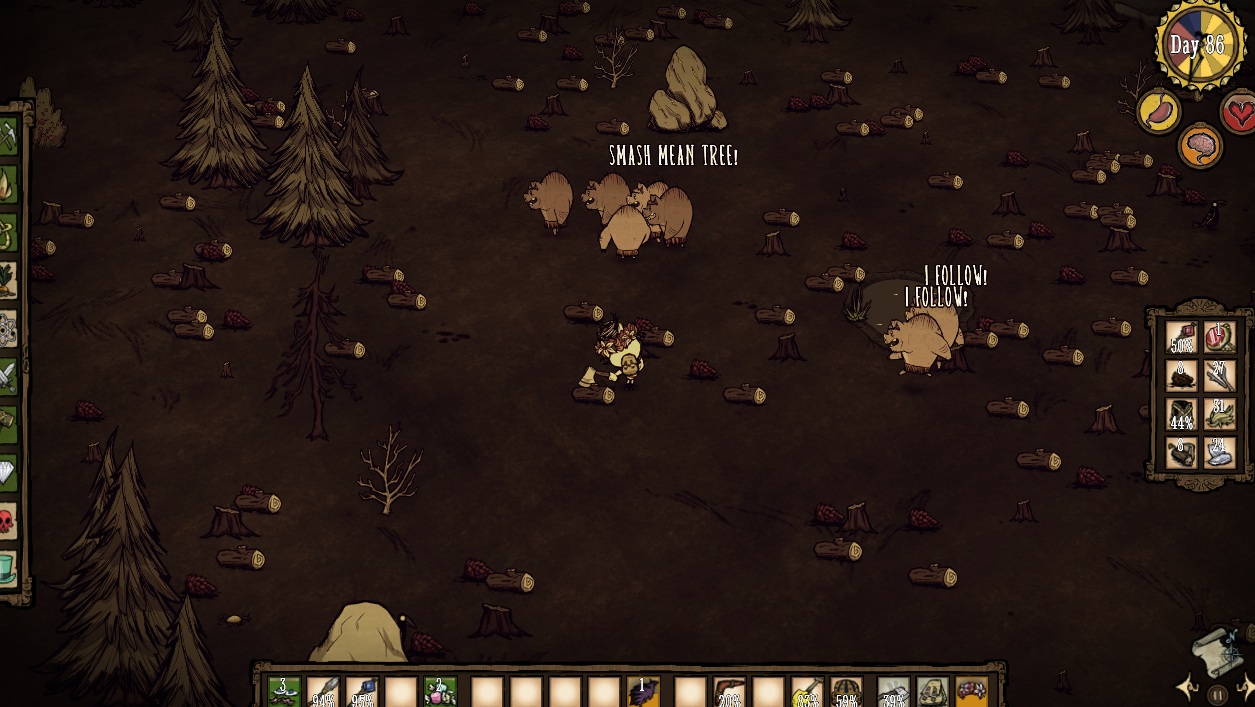1255x707 pixels.
Task: Select the log stack in the backpack
Action: click(x=1182, y=454)
